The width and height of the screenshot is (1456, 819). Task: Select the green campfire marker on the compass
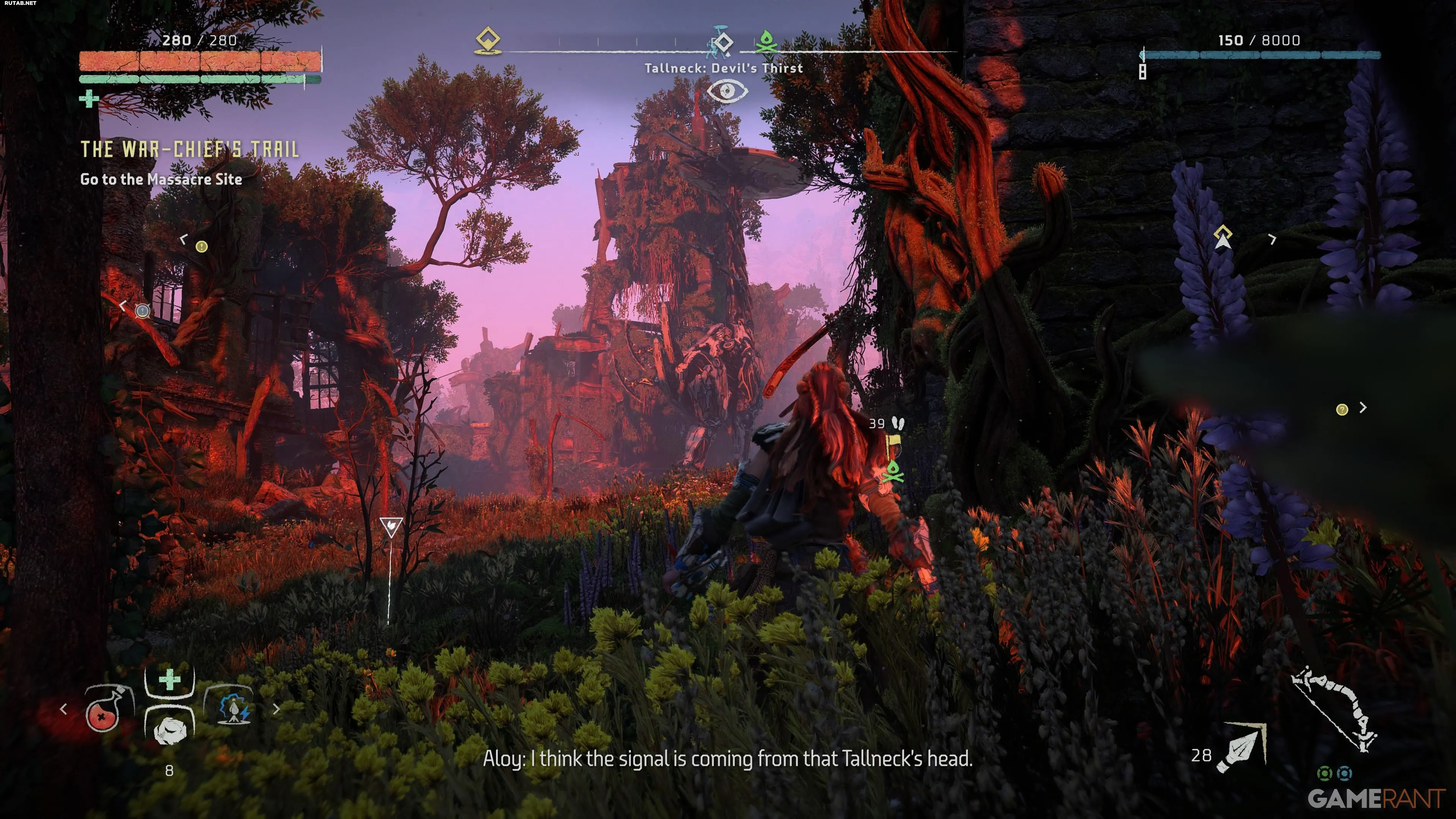coord(766,41)
